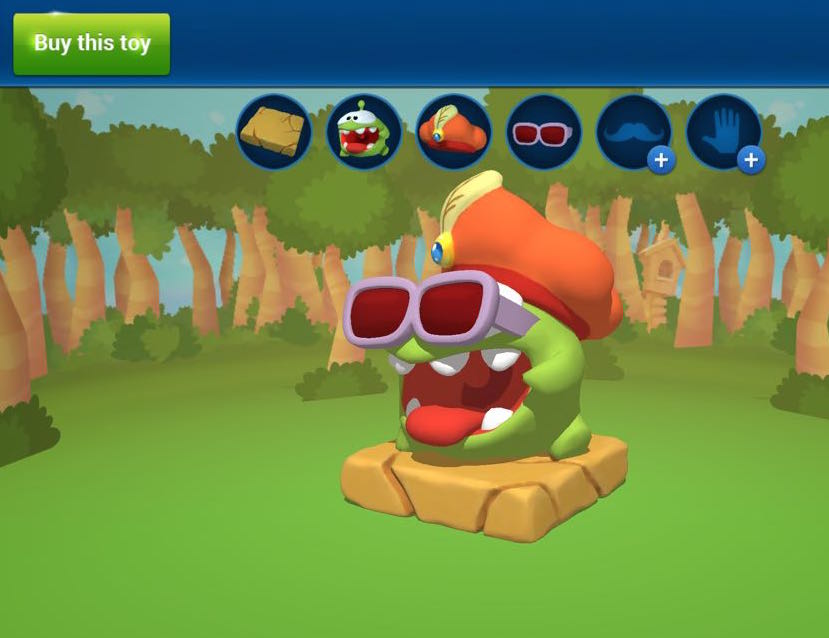Open the orange feathered hat option

[x=454, y=132]
